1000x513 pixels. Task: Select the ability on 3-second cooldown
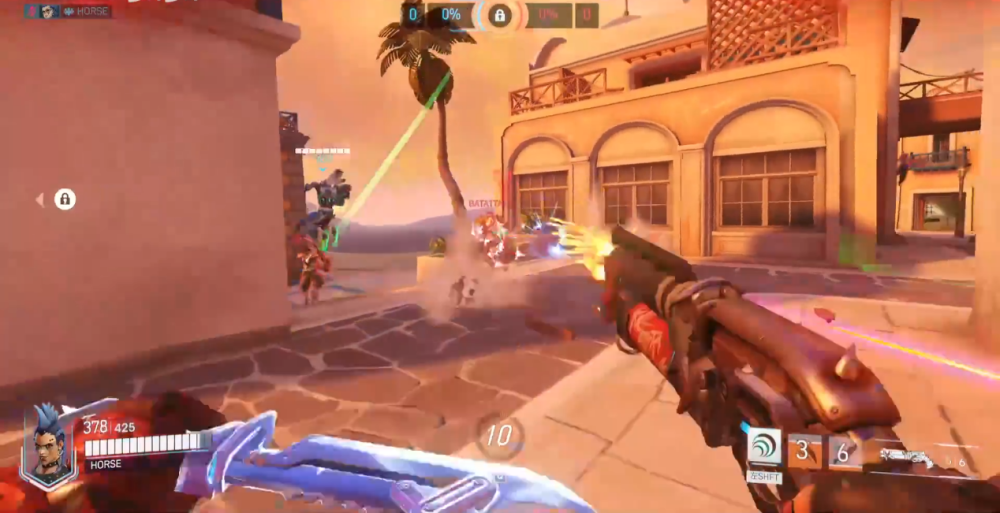pyautogui.click(x=805, y=452)
